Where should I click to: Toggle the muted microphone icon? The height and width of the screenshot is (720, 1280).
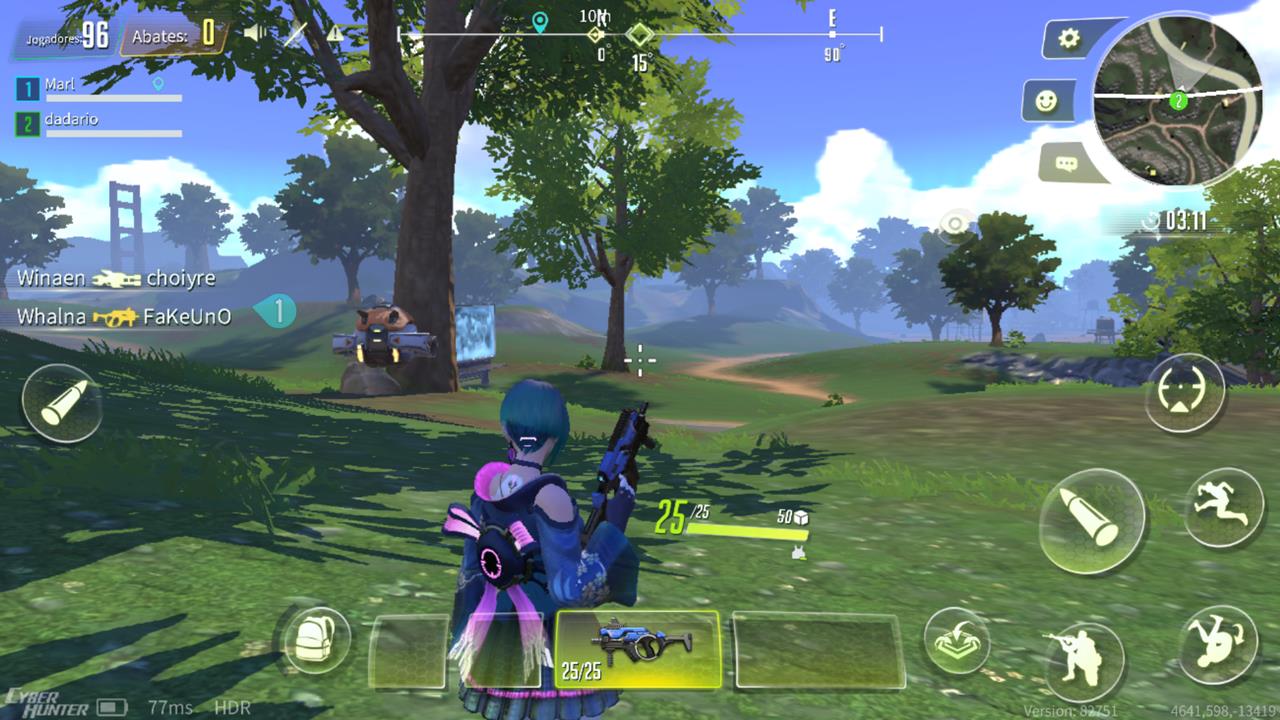tap(296, 34)
